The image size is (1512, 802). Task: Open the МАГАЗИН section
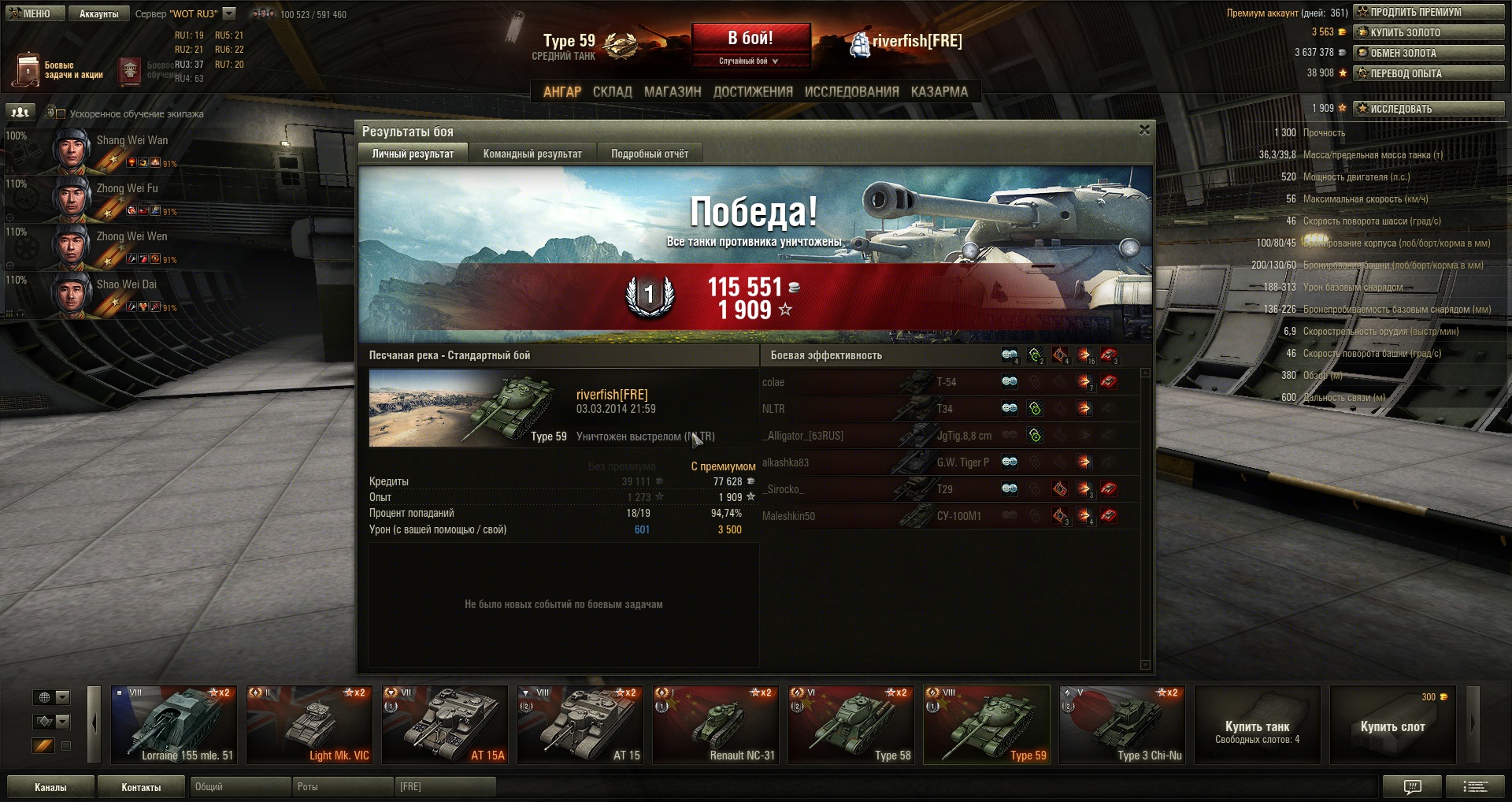(x=673, y=91)
